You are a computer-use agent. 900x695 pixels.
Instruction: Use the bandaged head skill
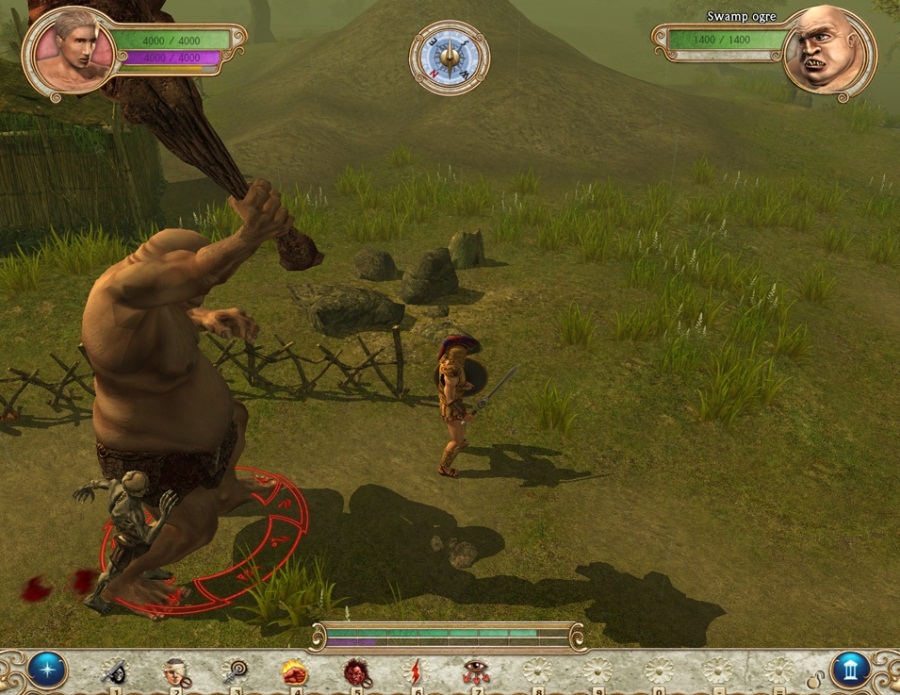pyautogui.click(x=177, y=671)
